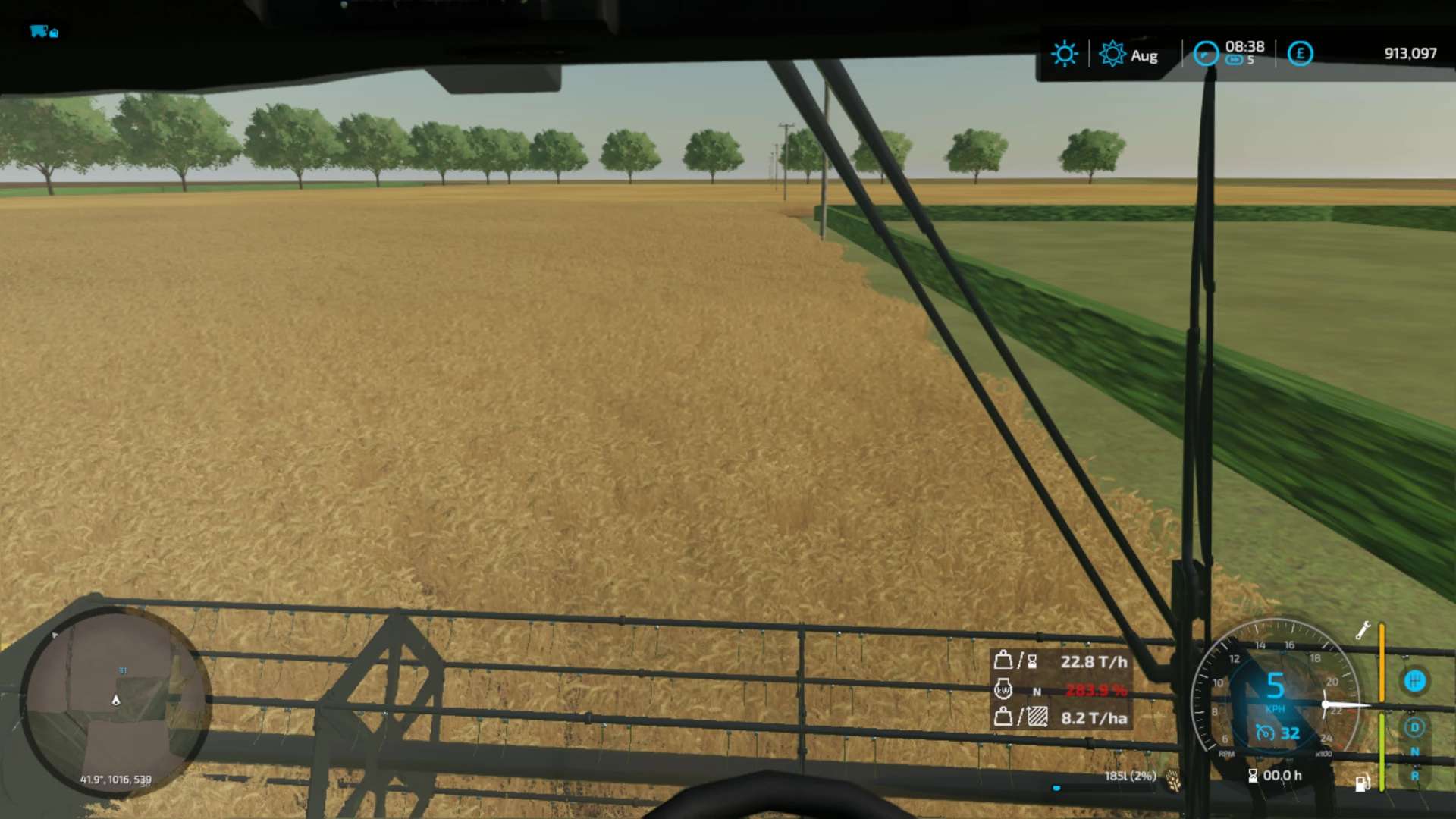Viewport: 1456px width, 819px height.
Task: Select the August season indicator icon
Action: tap(1112, 54)
